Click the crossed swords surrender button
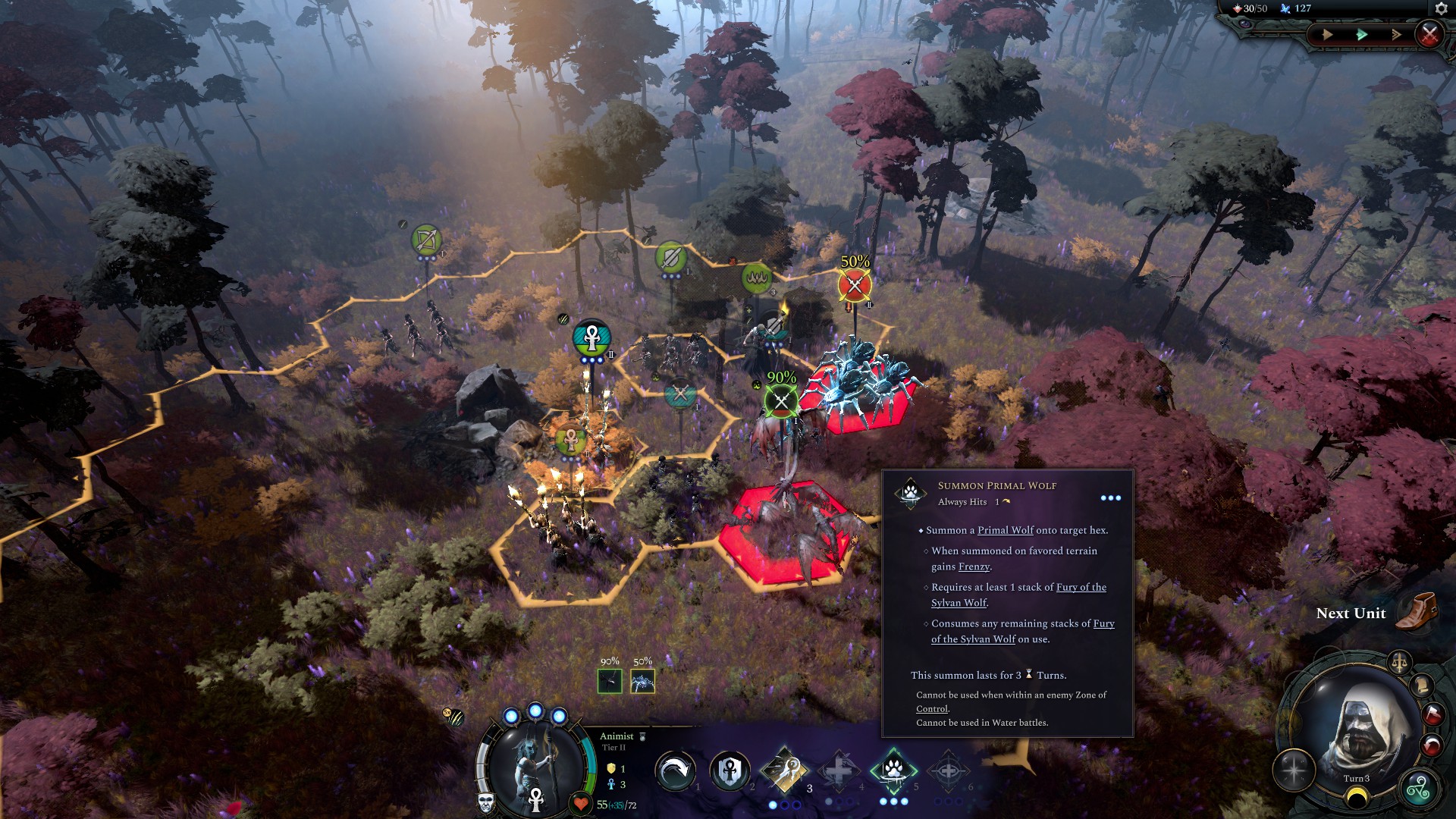Screen dimensions: 1456x819 click(x=1430, y=35)
